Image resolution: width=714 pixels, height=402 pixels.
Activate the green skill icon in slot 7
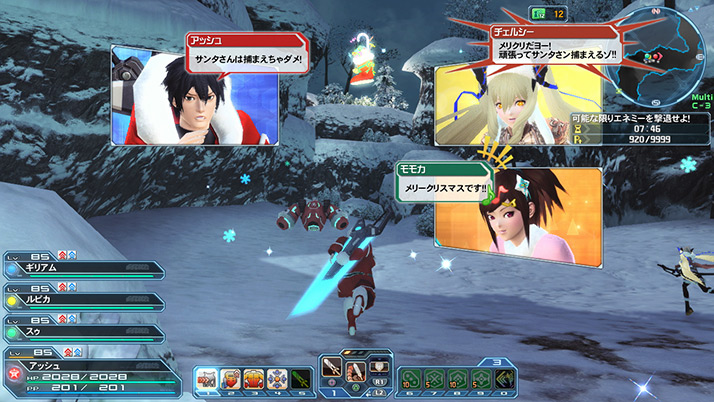pyautogui.click(x=435, y=378)
